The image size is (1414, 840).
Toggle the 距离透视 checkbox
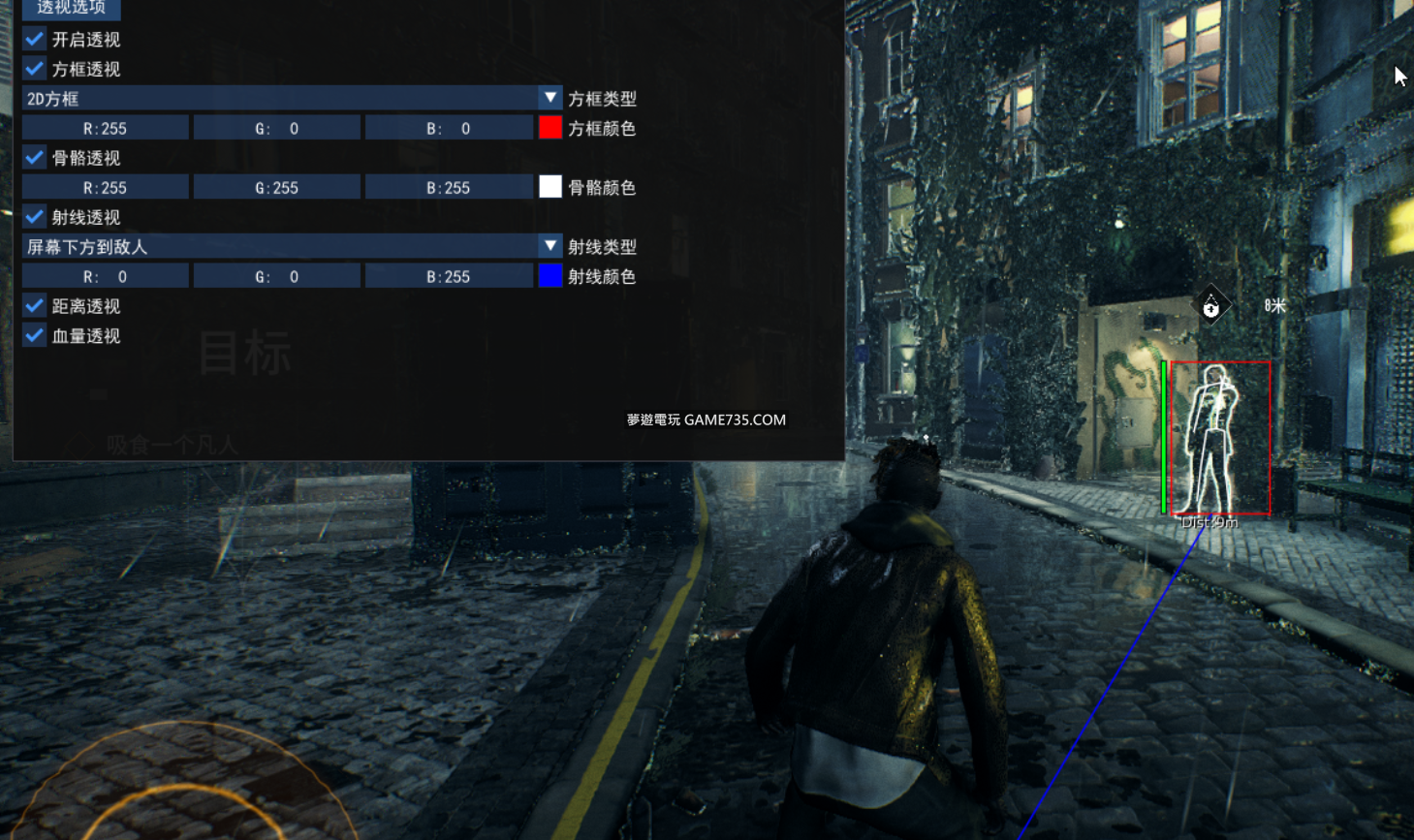coord(35,306)
